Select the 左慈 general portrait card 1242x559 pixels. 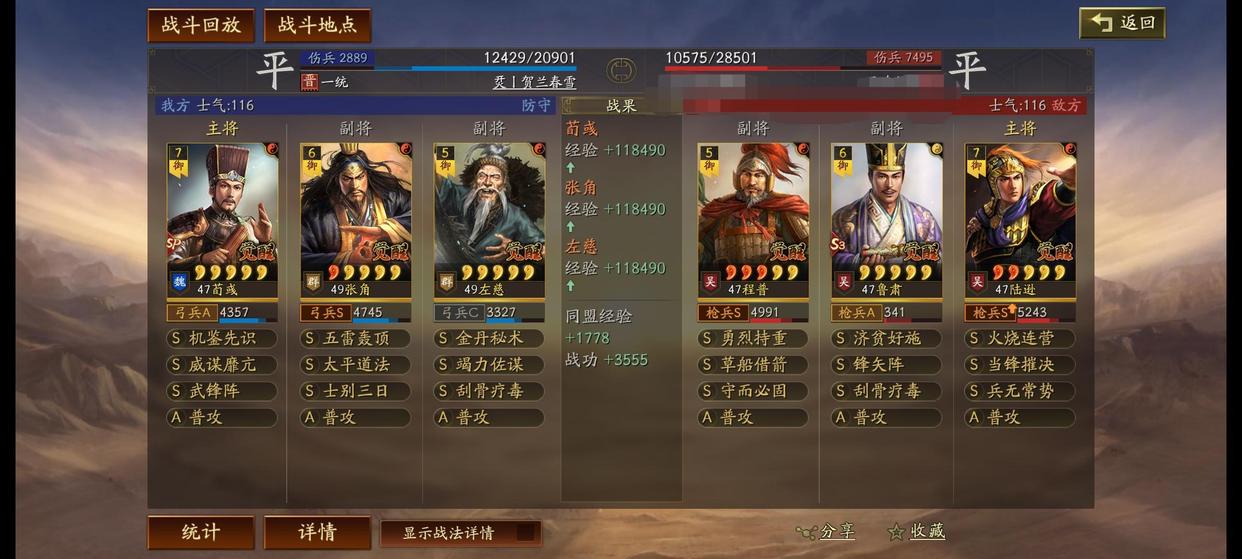[489, 219]
